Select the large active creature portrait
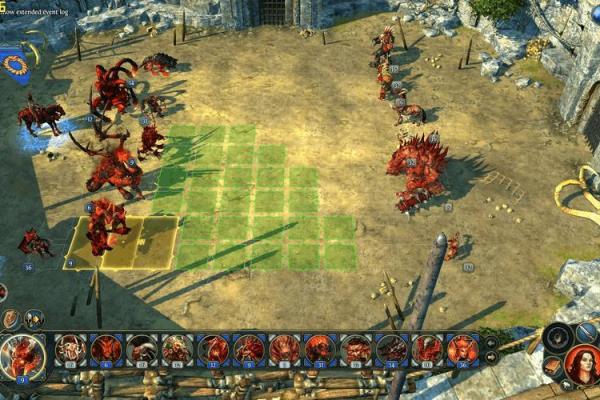The image size is (600, 400). click(21, 355)
